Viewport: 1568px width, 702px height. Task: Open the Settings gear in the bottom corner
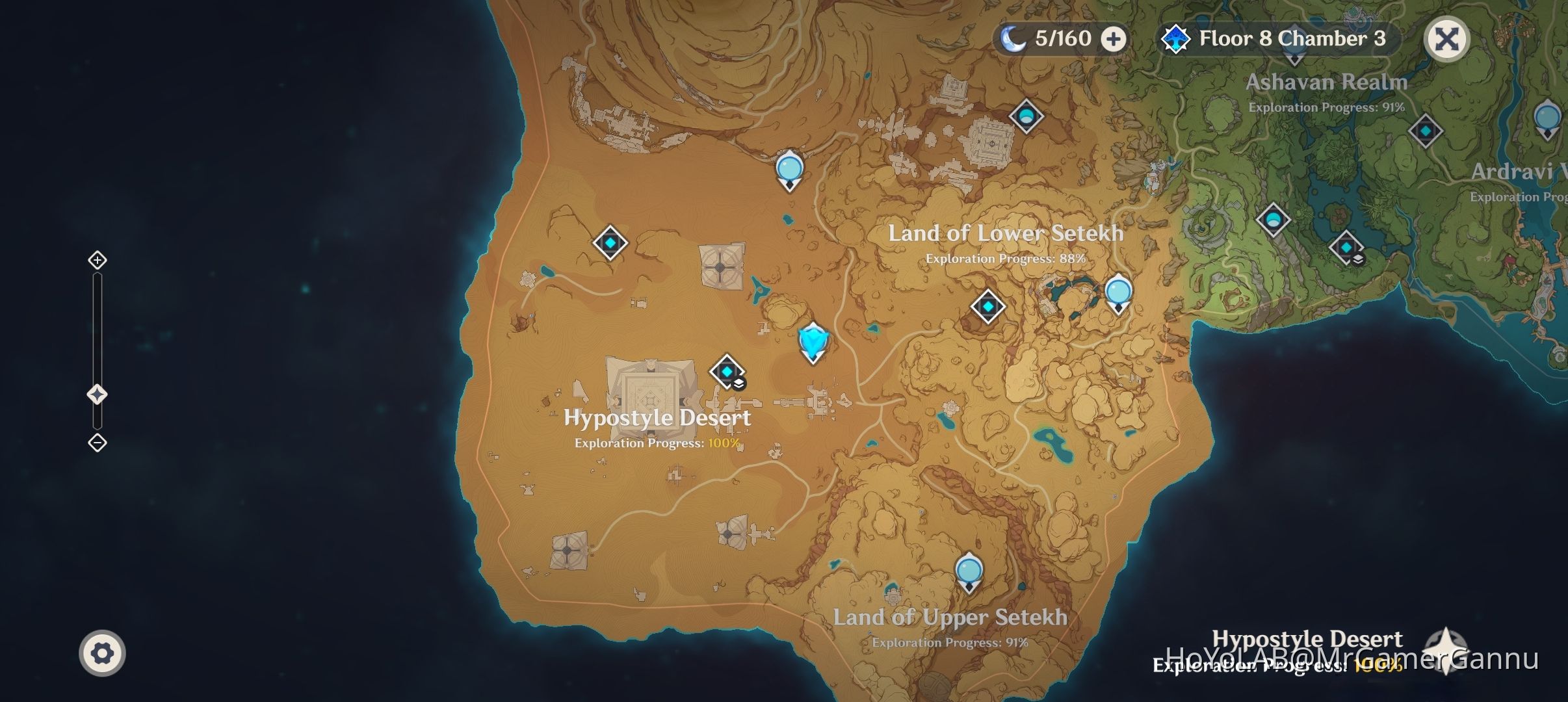pyautogui.click(x=102, y=652)
